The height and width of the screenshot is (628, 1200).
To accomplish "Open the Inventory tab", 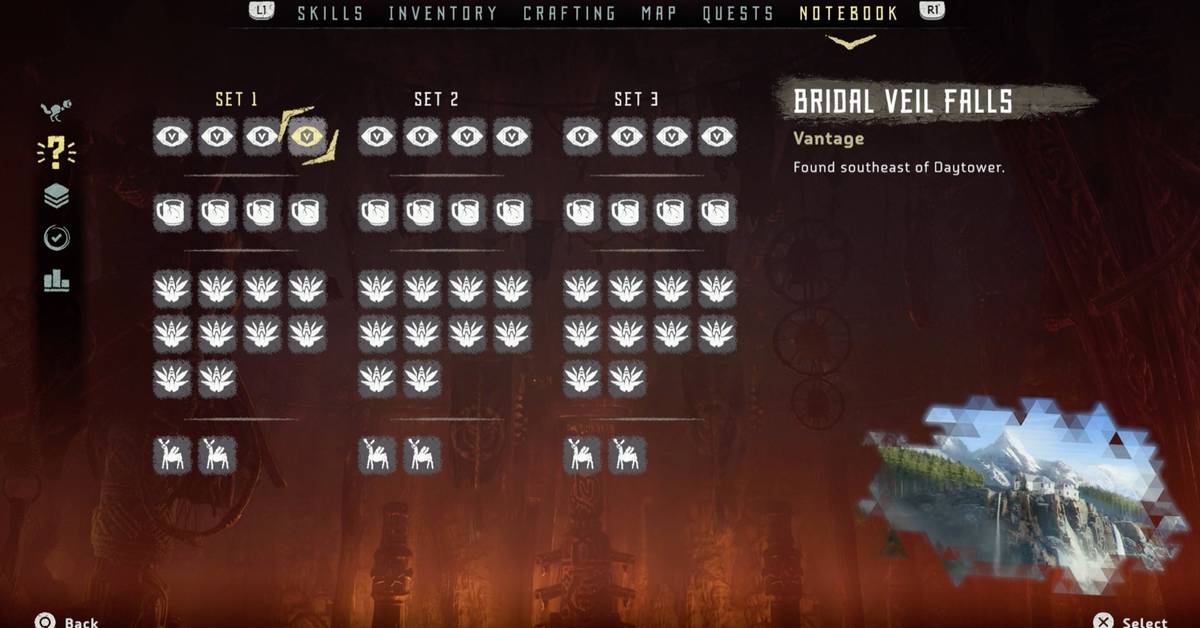I will (x=442, y=14).
